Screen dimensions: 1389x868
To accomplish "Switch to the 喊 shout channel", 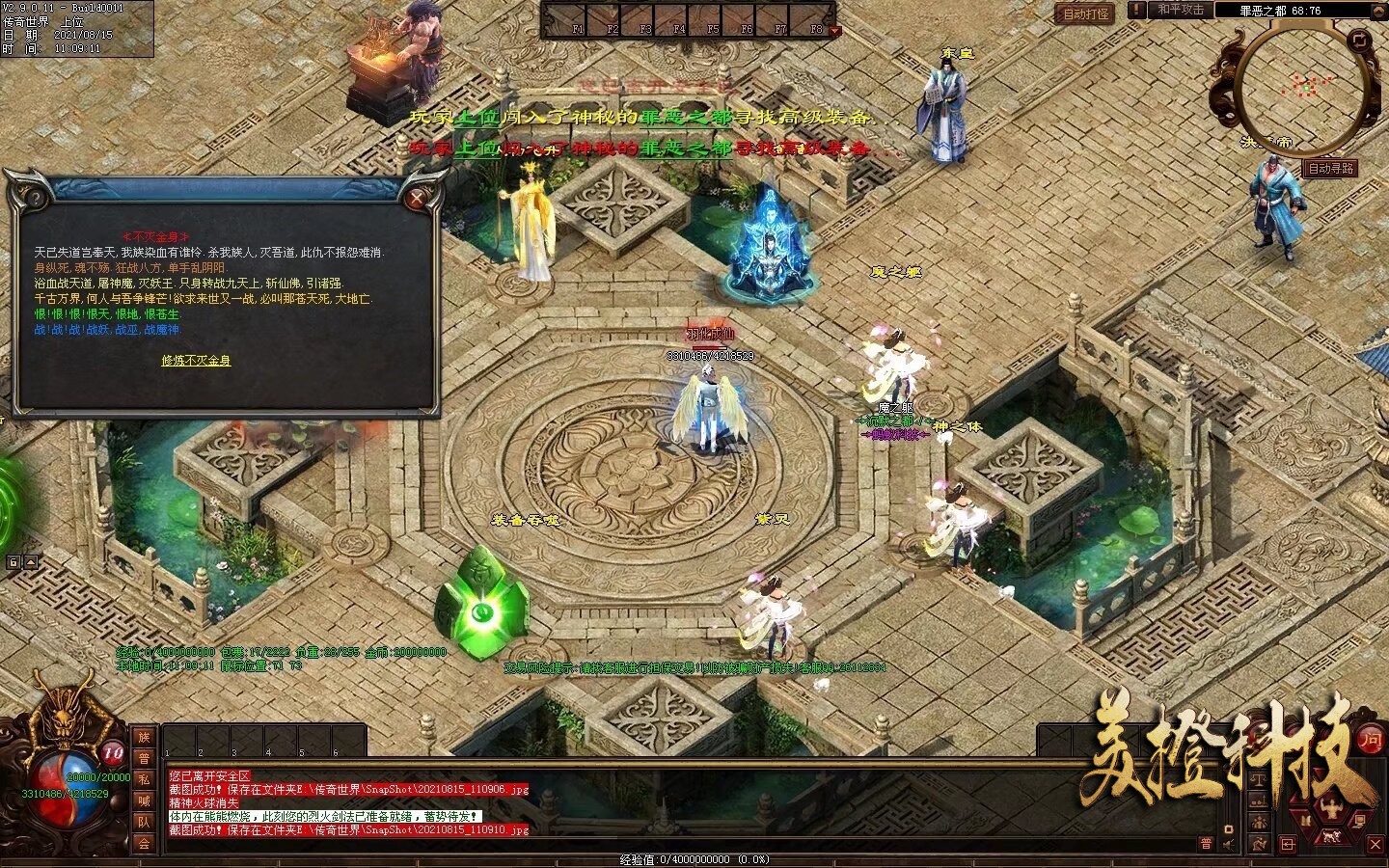I will (144, 801).
